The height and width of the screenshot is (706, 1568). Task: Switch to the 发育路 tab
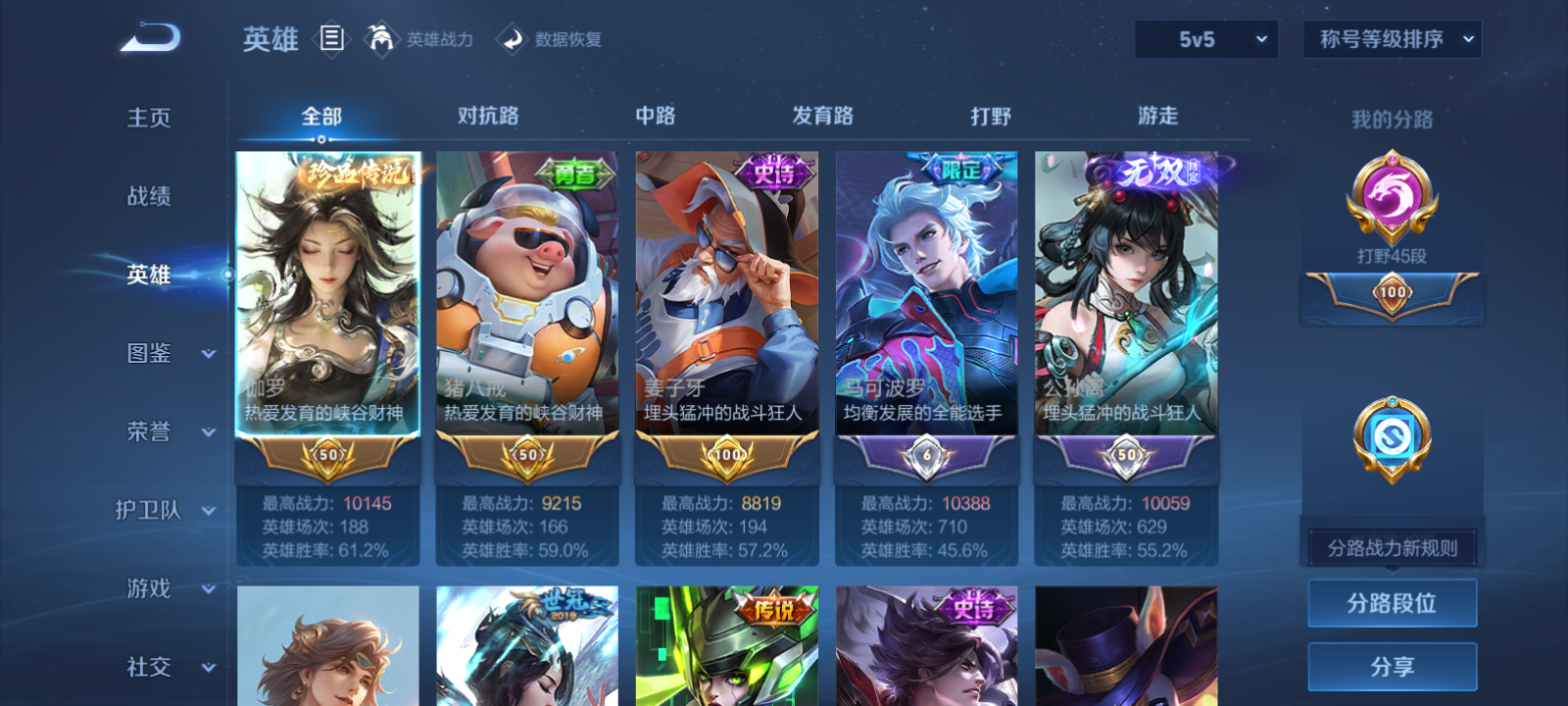(x=821, y=116)
